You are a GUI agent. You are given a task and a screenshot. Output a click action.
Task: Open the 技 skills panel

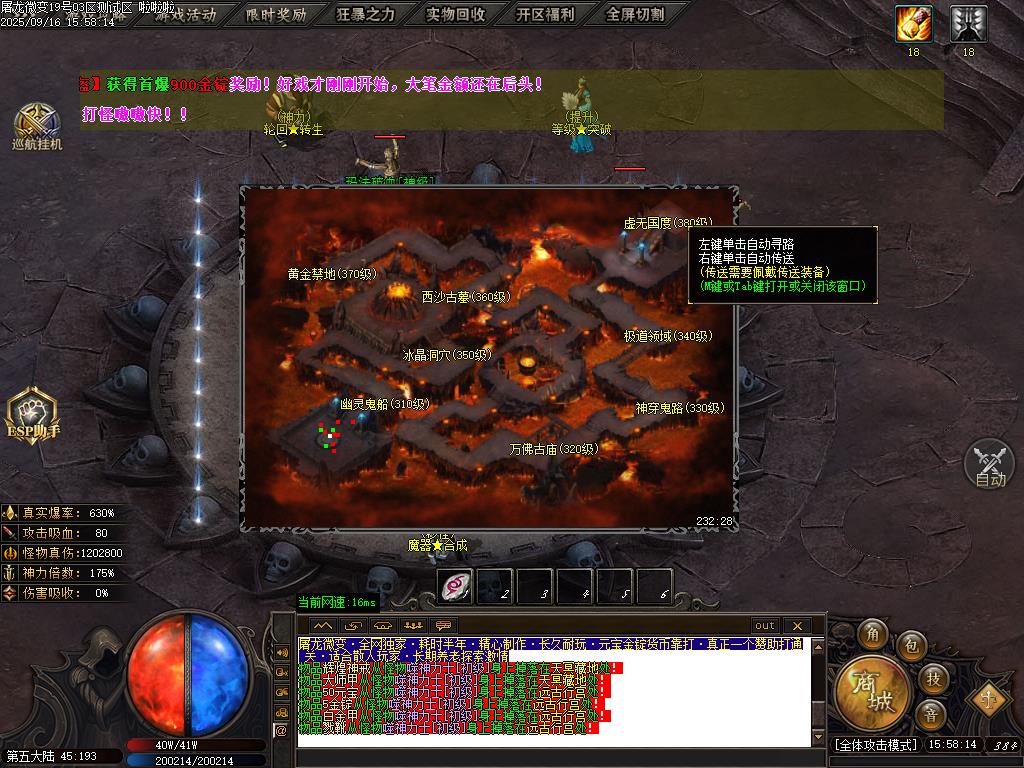pyautogui.click(x=932, y=679)
